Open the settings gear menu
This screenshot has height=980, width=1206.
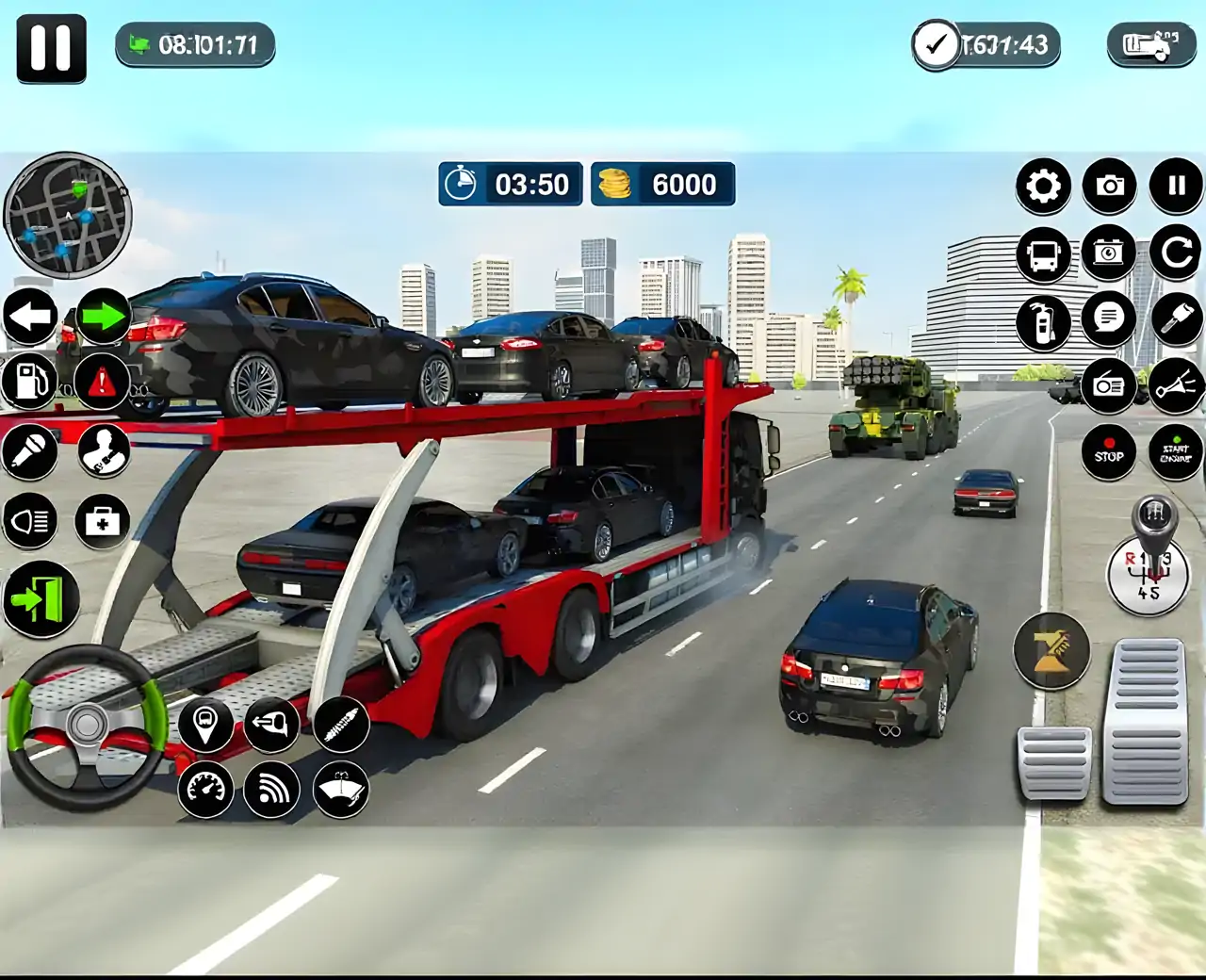pyautogui.click(x=1042, y=186)
